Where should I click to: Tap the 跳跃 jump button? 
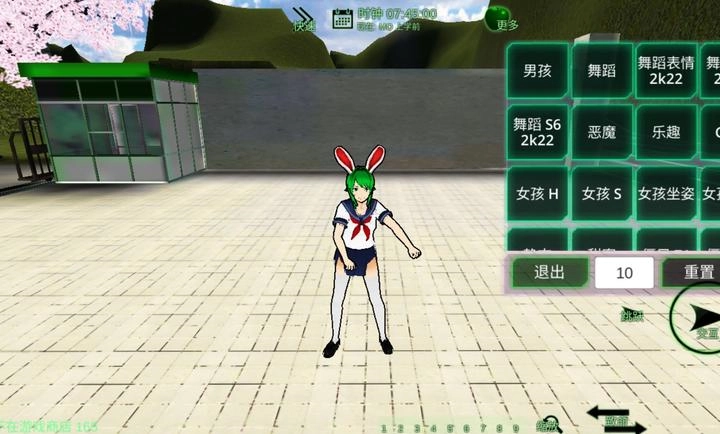(631, 315)
